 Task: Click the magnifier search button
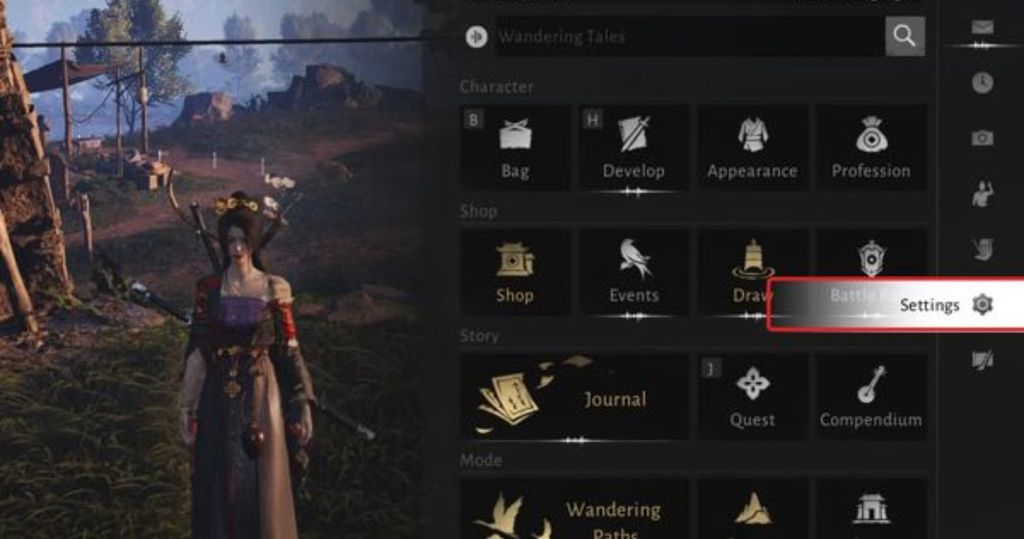pos(904,37)
